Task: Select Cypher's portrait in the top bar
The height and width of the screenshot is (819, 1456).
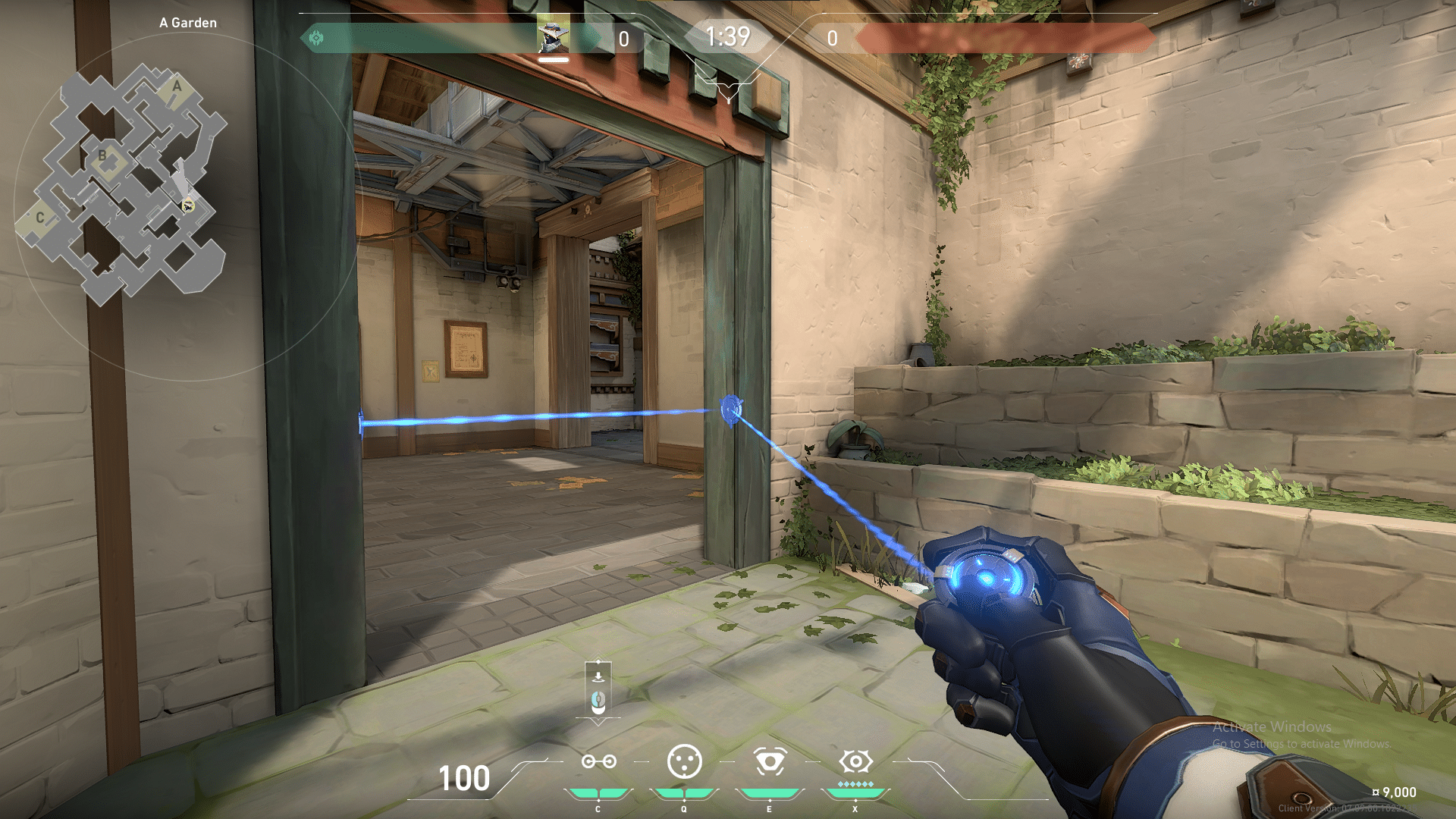Action: point(554,37)
